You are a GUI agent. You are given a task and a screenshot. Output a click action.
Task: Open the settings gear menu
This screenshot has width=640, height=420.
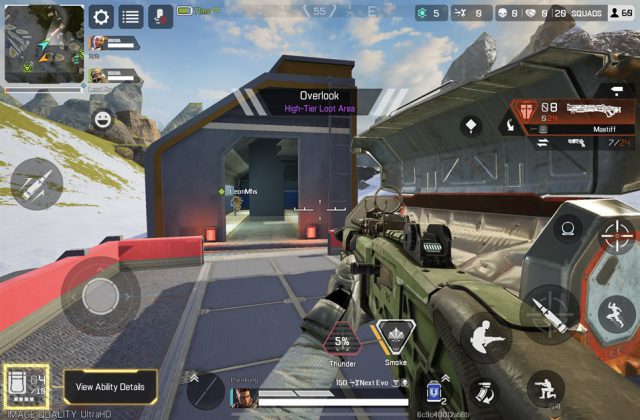tap(101, 16)
